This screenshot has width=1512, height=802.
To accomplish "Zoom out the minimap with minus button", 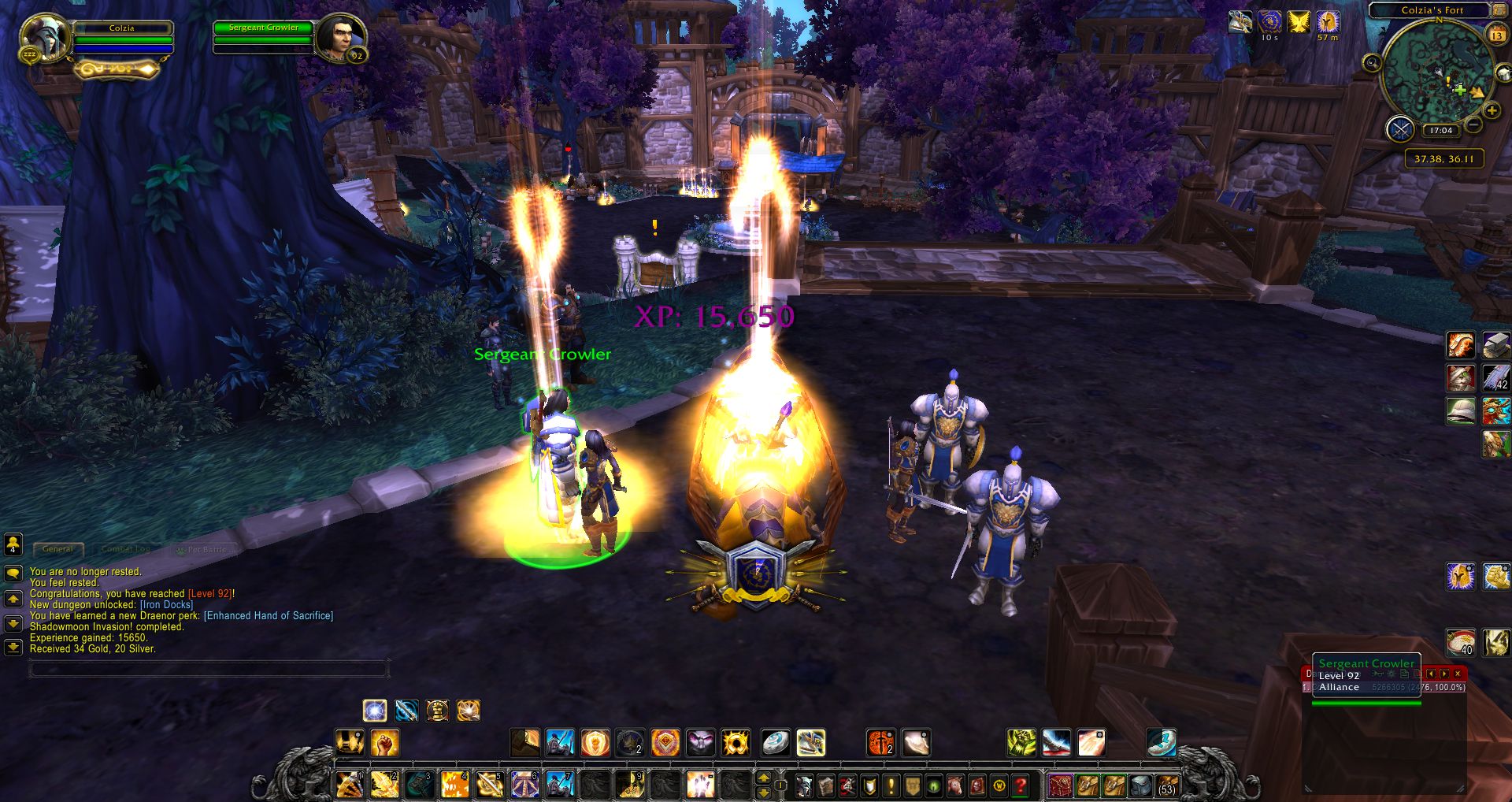I will click(1473, 125).
